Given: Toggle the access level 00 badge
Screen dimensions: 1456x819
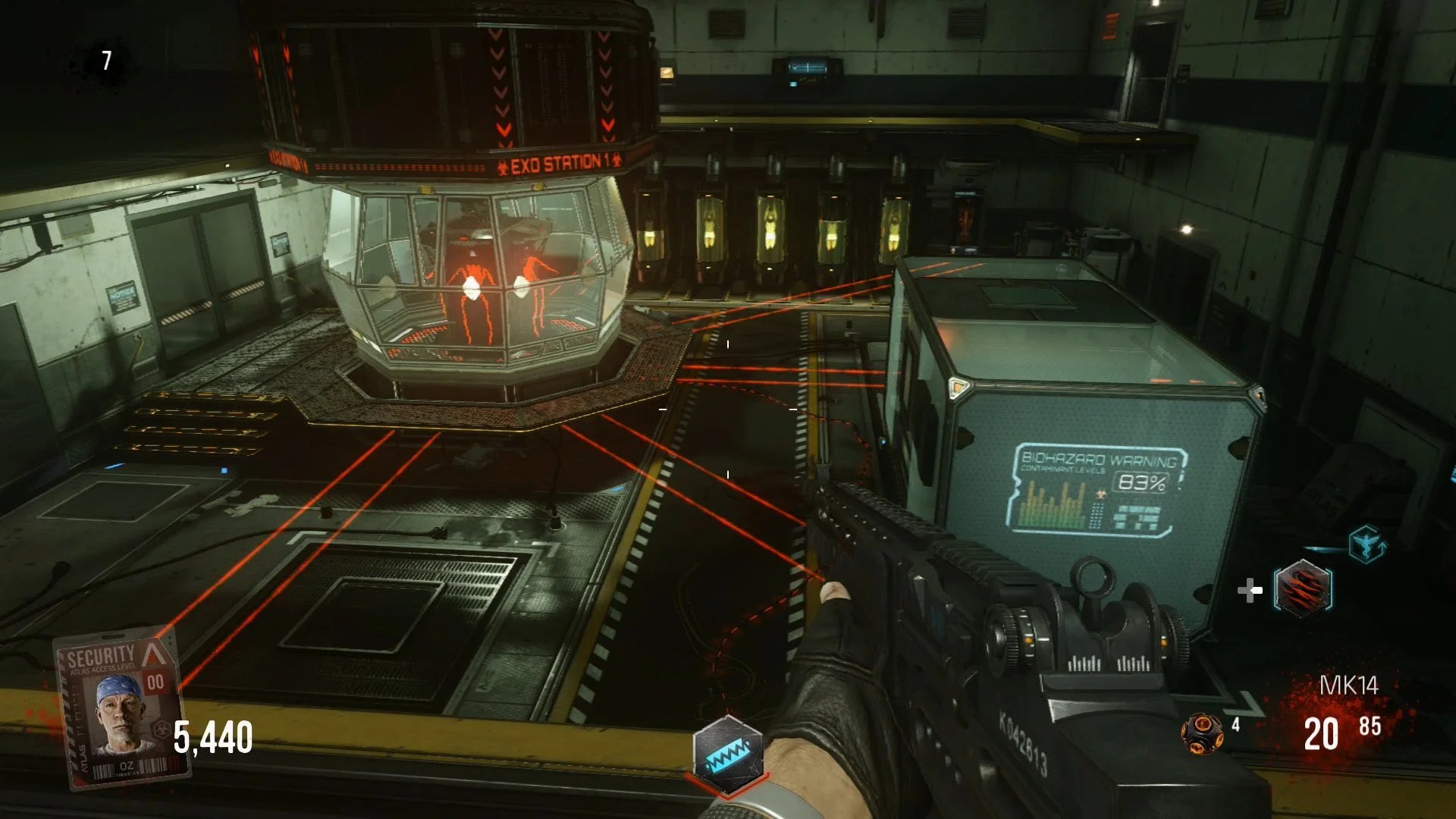Looking at the screenshot, I should point(157,681).
